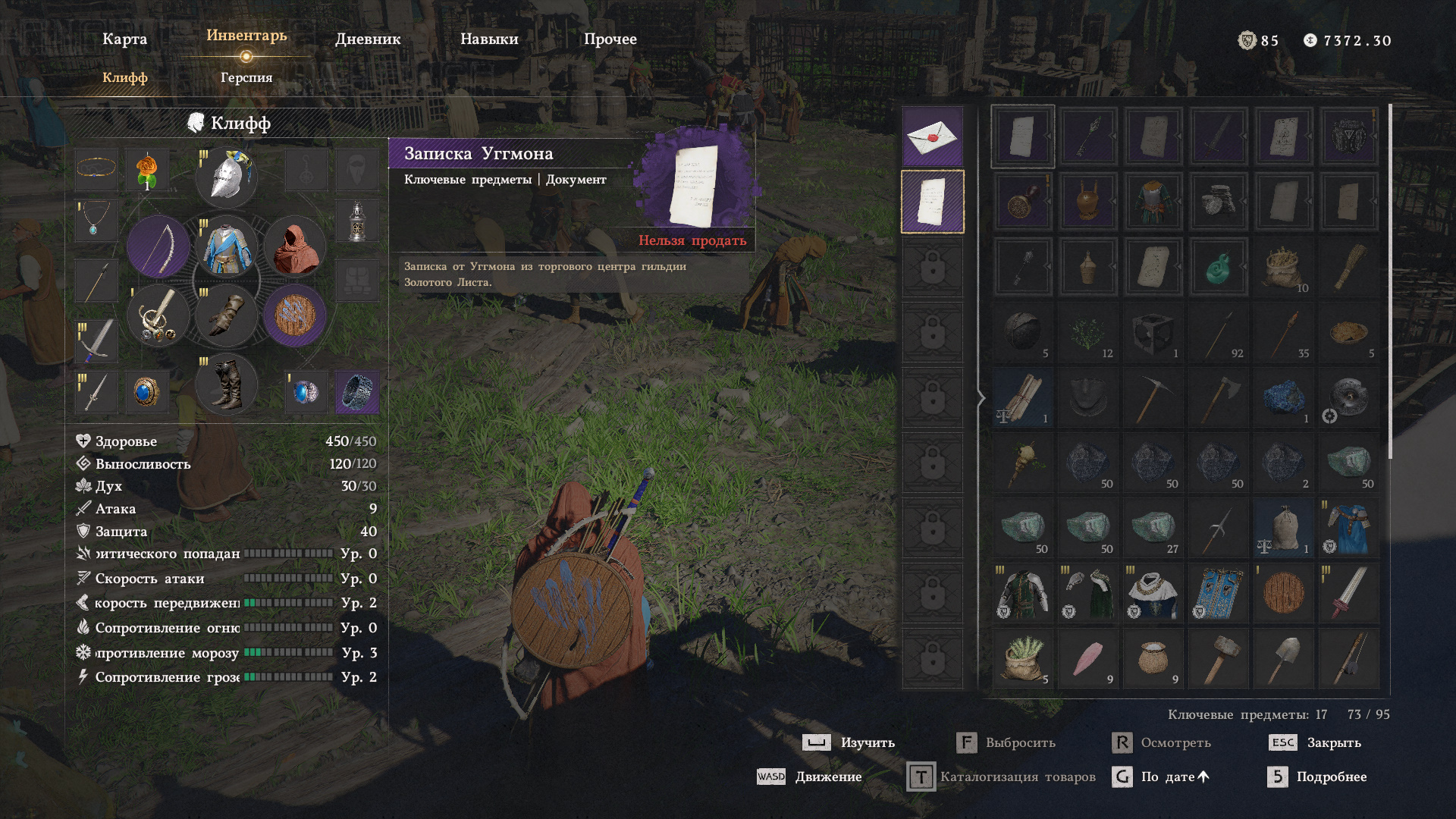Click the equipped round wooden shield slot
This screenshot has height=819, width=1456.
[x=295, y=315]
